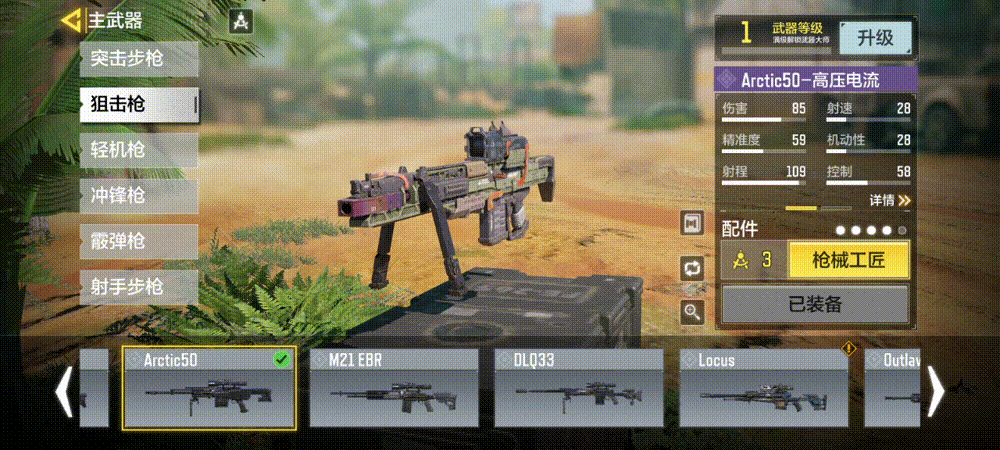
Task: Open the 轻机枪 weapon category
Action: (x=138, y=150)
